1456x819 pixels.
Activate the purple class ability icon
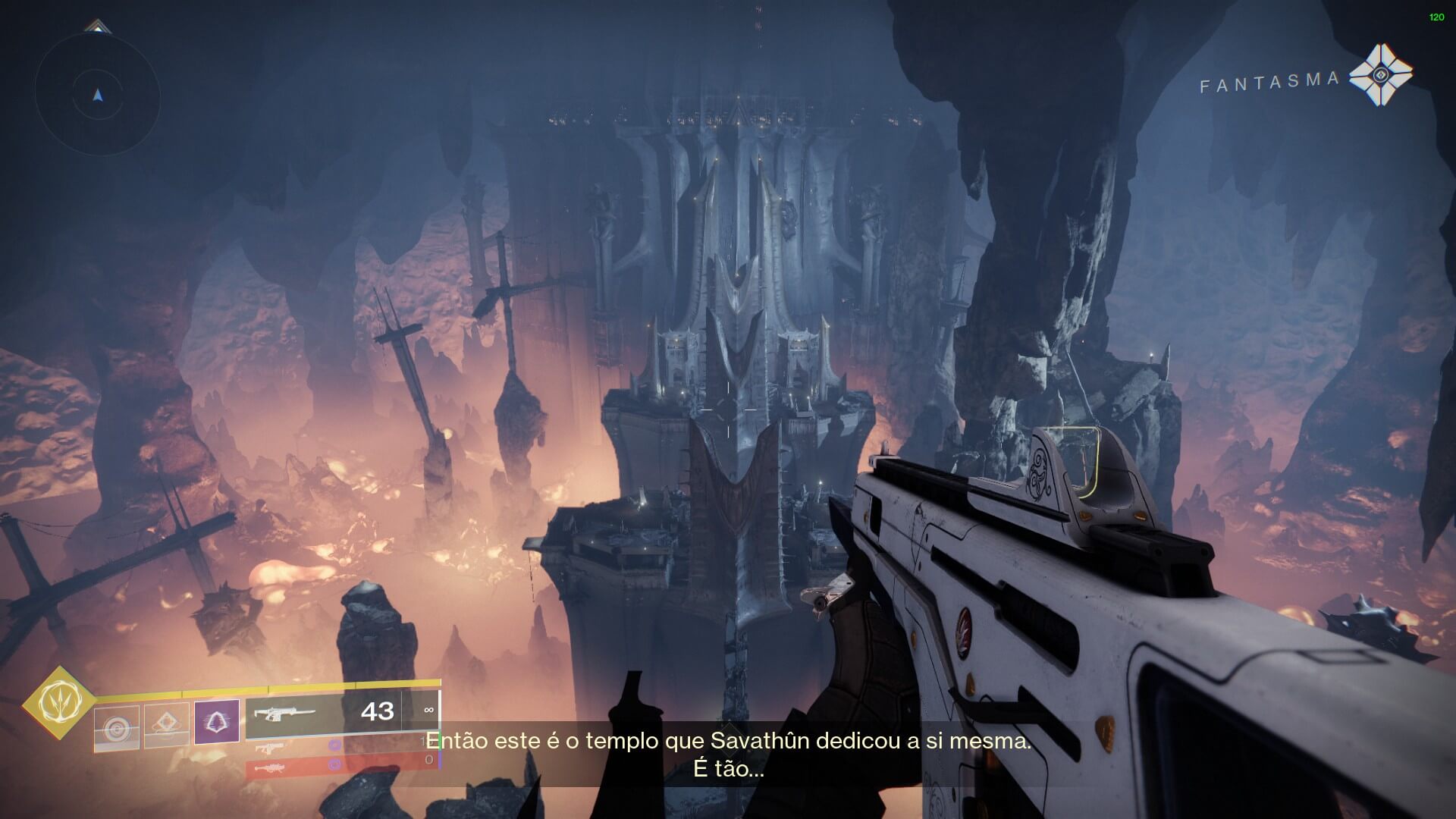coord(217,721)
